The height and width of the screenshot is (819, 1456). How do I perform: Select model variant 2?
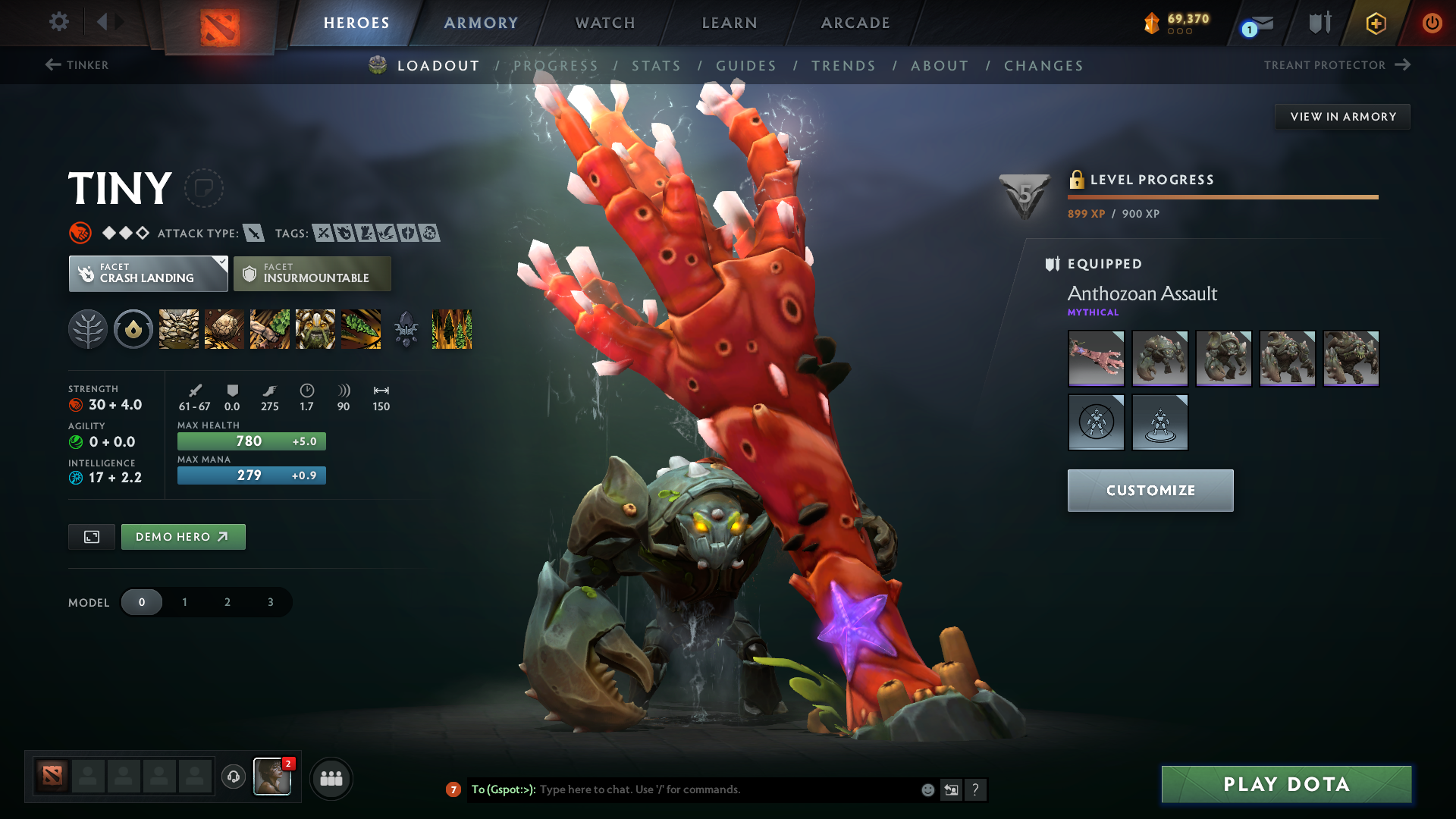[227, 601]
